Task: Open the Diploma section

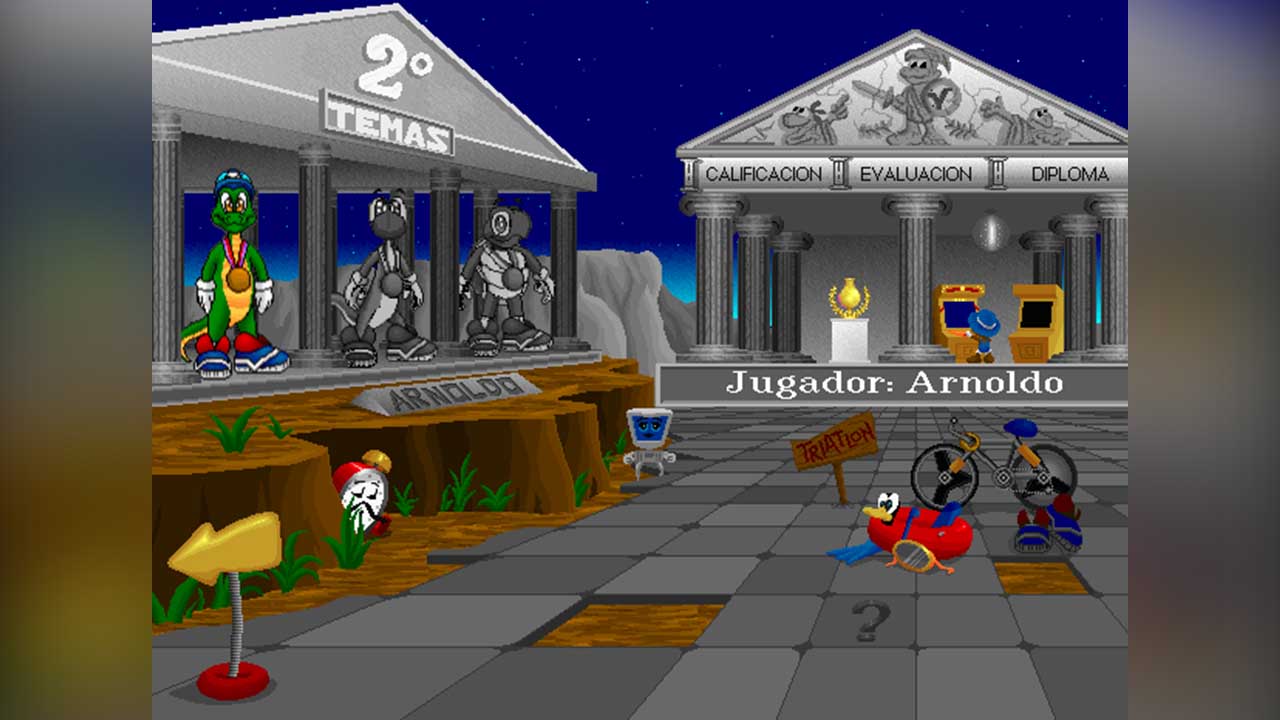Action: pyautogui.click(x=1069, y=174)
